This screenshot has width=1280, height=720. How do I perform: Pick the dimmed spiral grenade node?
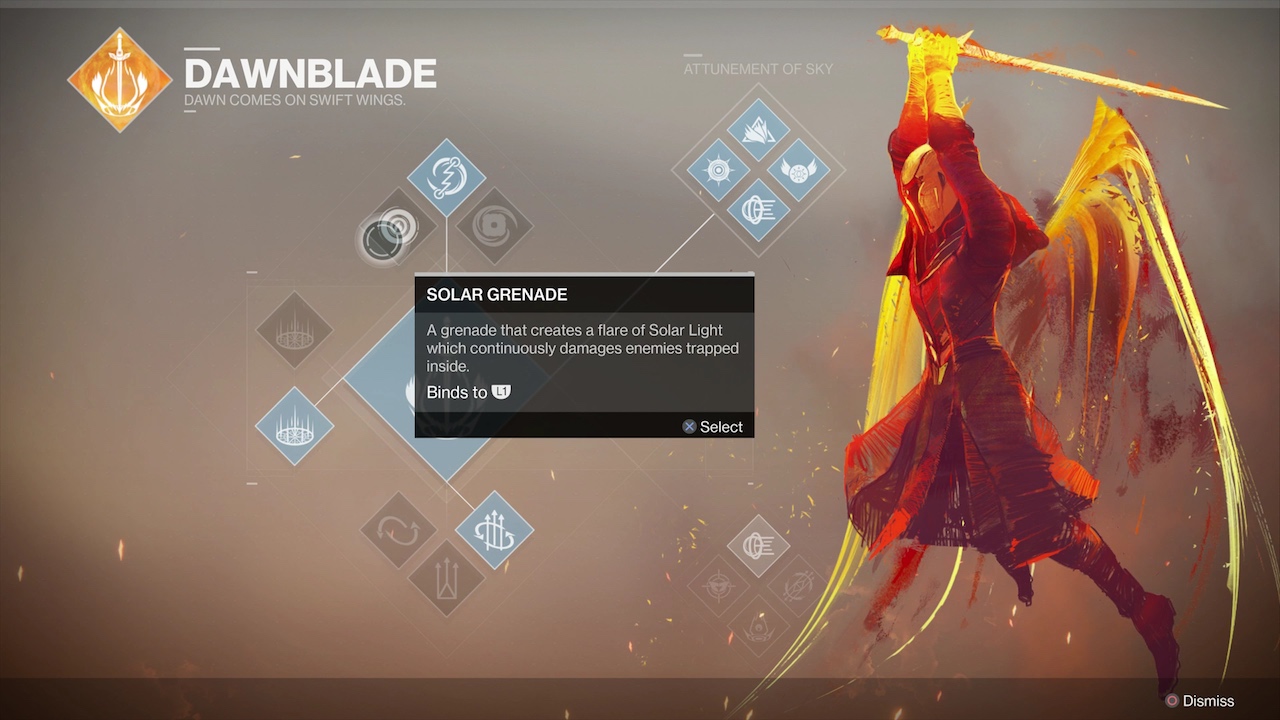click(x=493, y=226)
